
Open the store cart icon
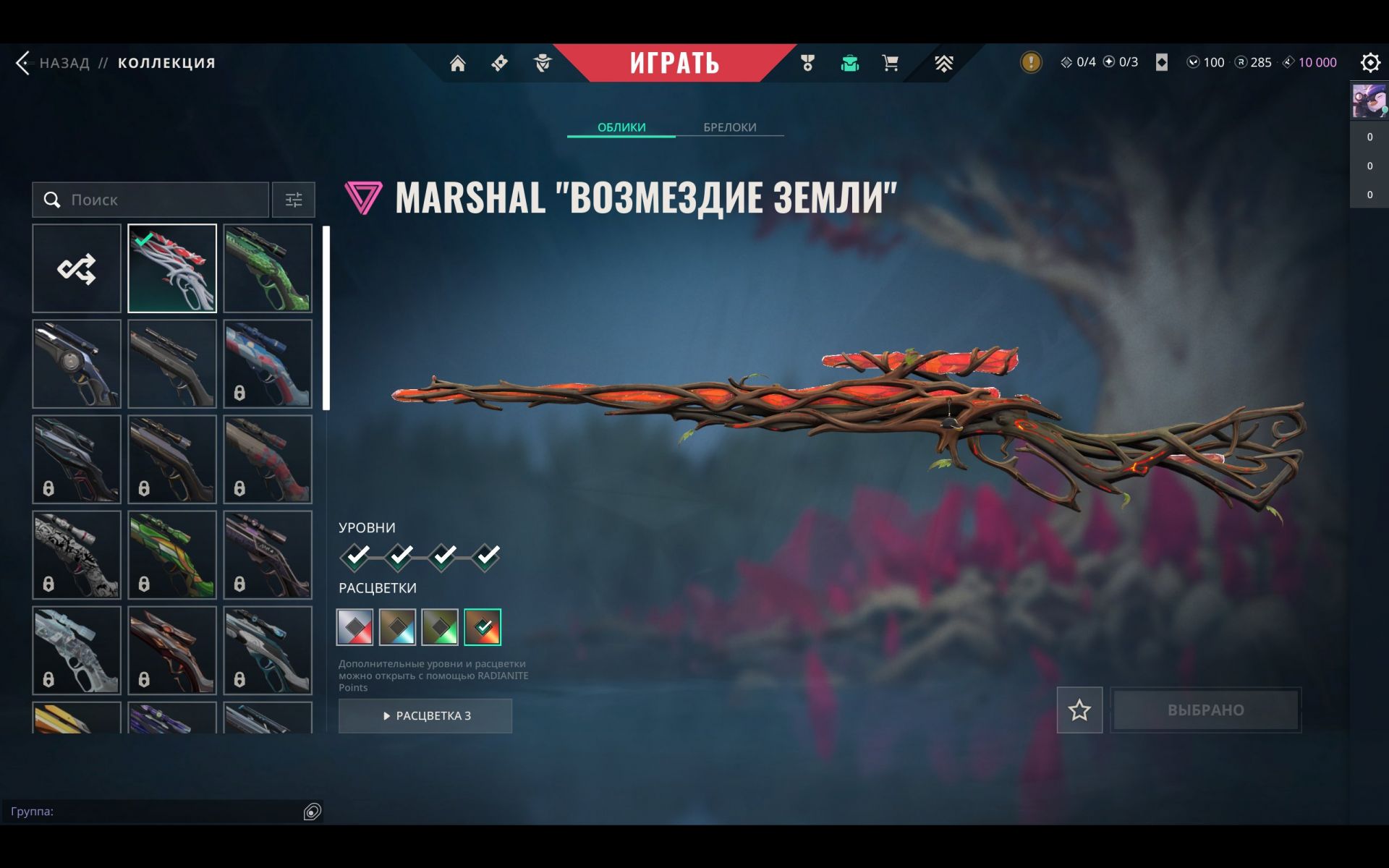pyautogui.click(x=890, y=64)
